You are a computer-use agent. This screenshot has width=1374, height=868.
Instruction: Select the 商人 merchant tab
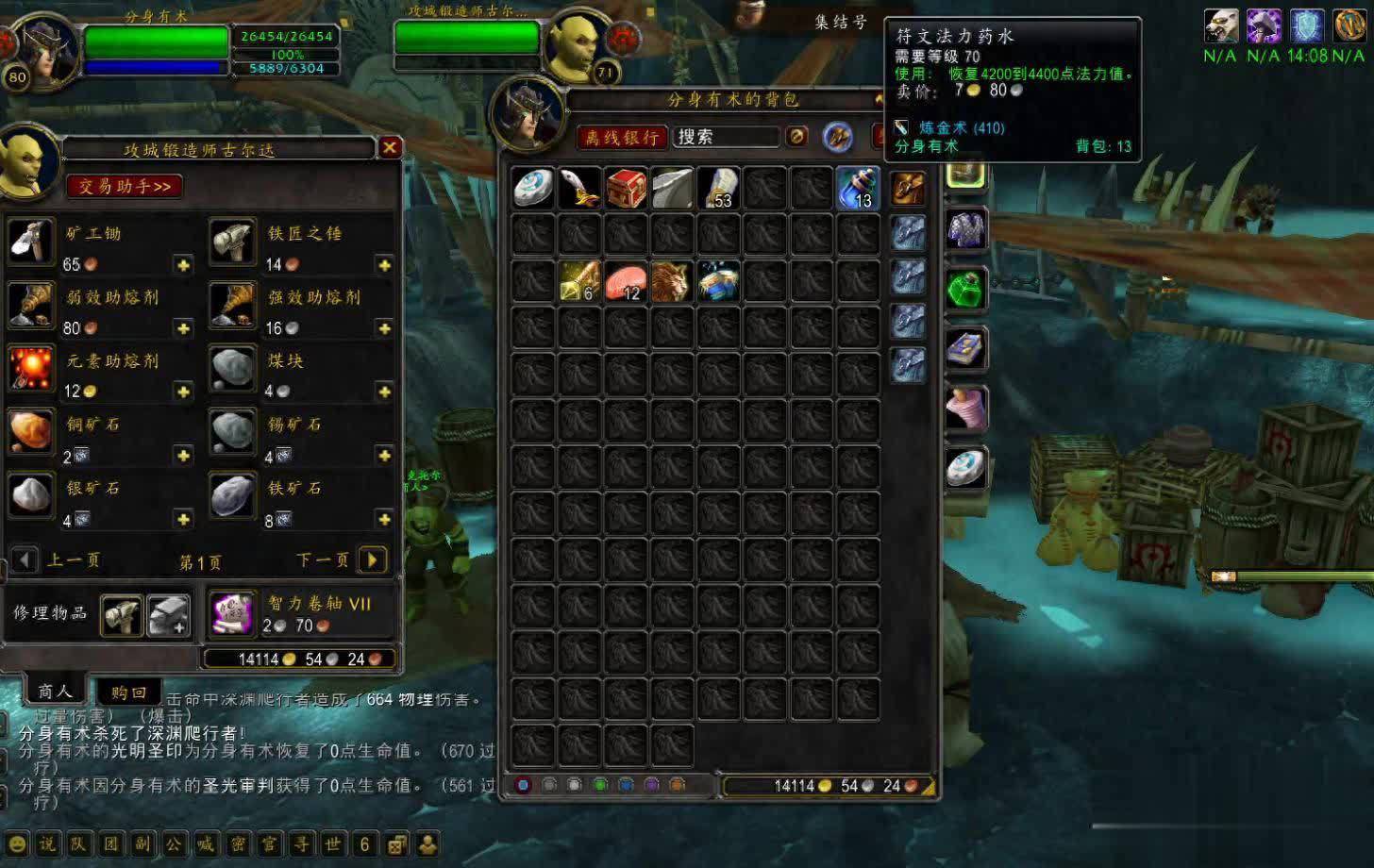(x=55, y=692)
